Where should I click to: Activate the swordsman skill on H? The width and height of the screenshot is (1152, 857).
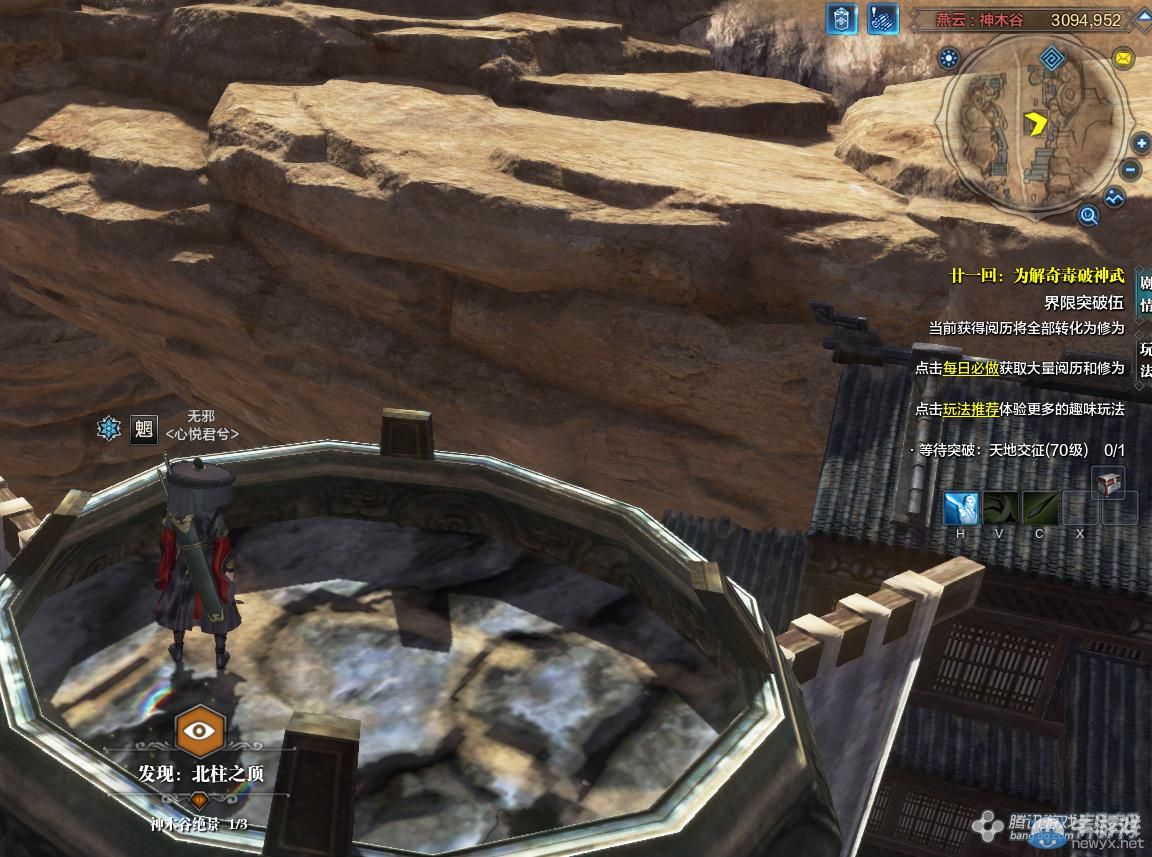[961, 509]
